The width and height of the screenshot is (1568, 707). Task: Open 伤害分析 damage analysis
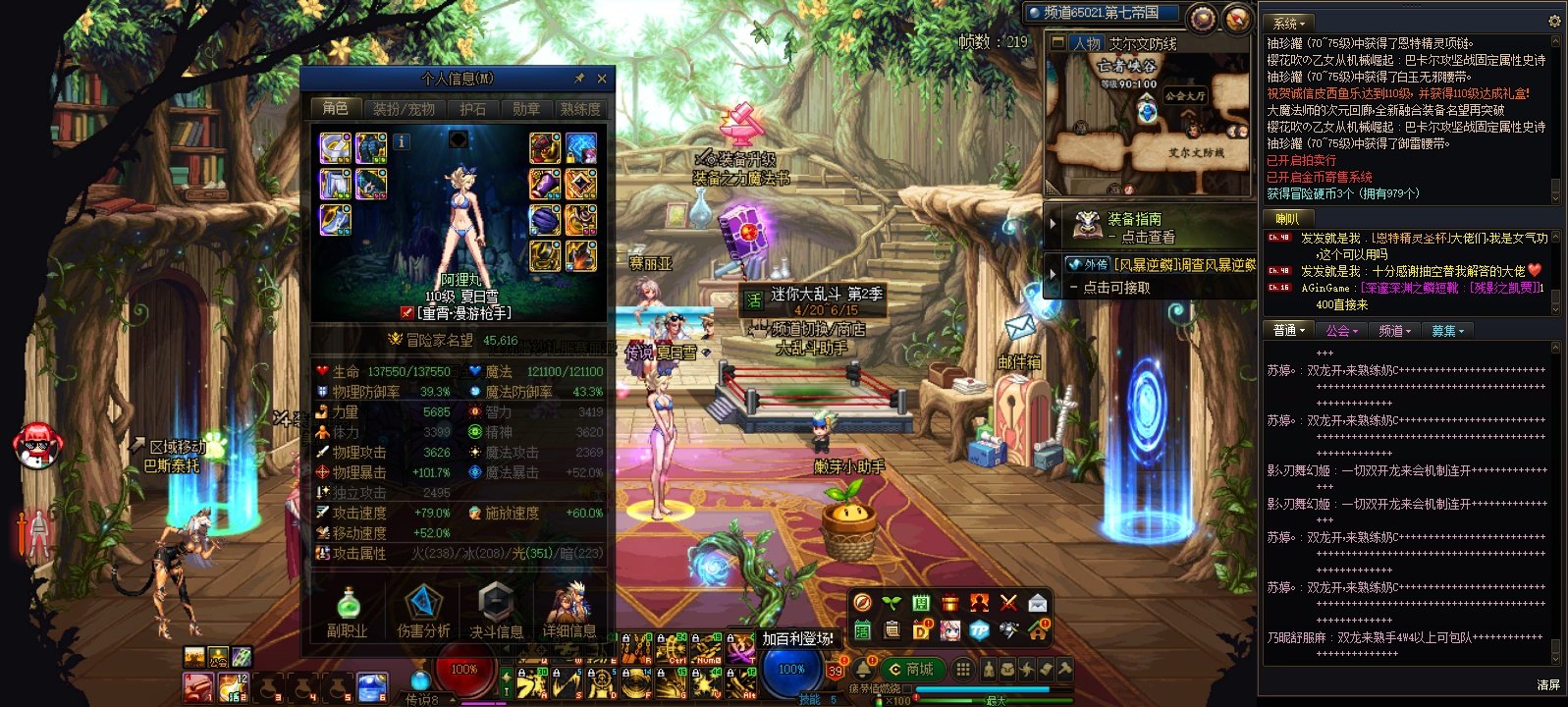click(x=423, y=611)
